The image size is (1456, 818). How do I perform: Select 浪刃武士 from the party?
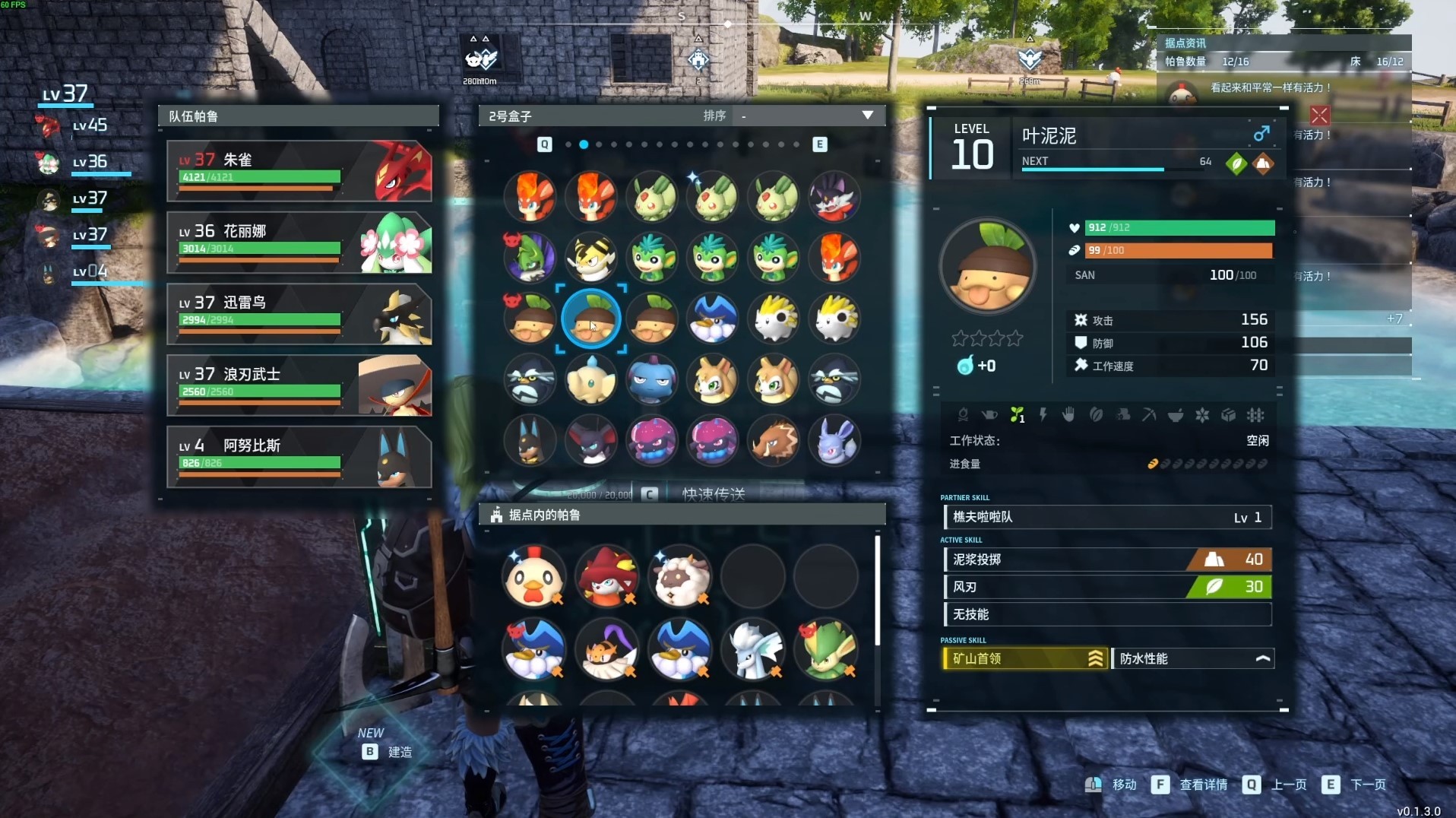pyautogui.click(x=299, y=385)
